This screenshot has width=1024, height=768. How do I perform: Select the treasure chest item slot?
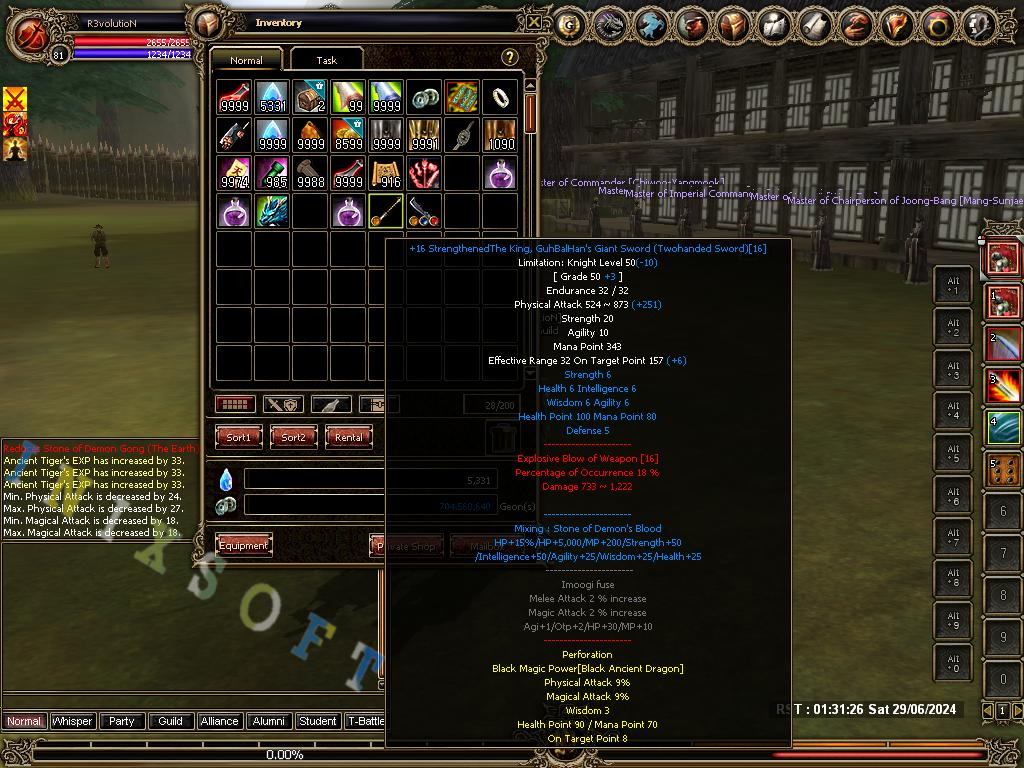[310, 97]
